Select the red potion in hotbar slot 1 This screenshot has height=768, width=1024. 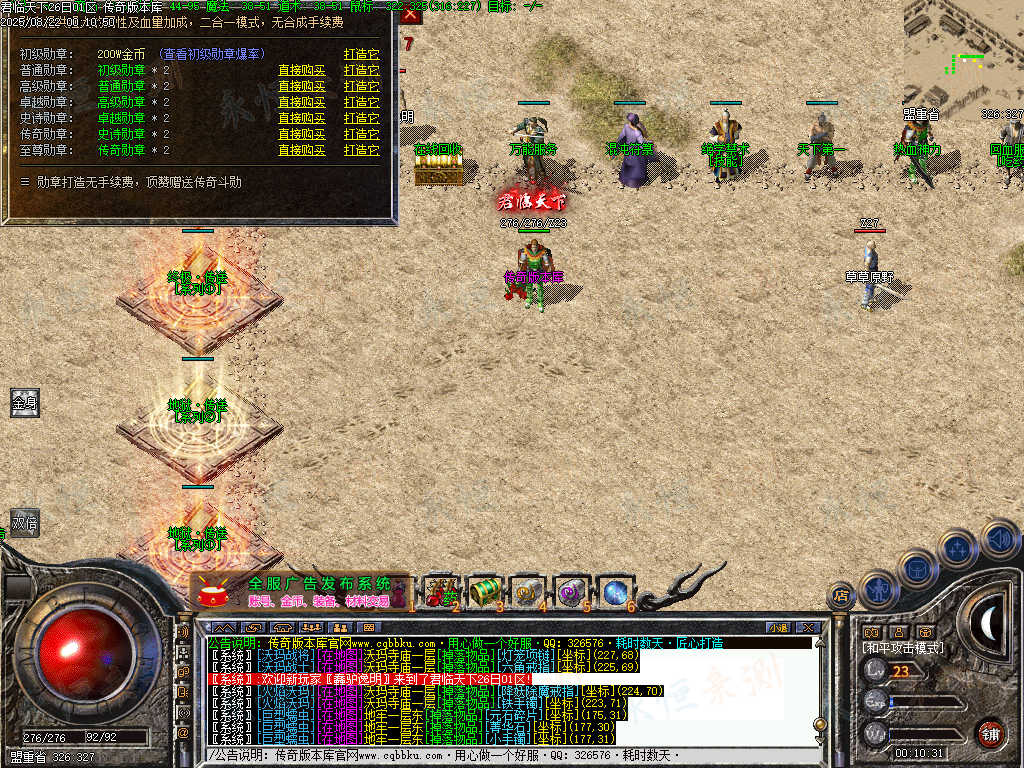click(439, 591)
